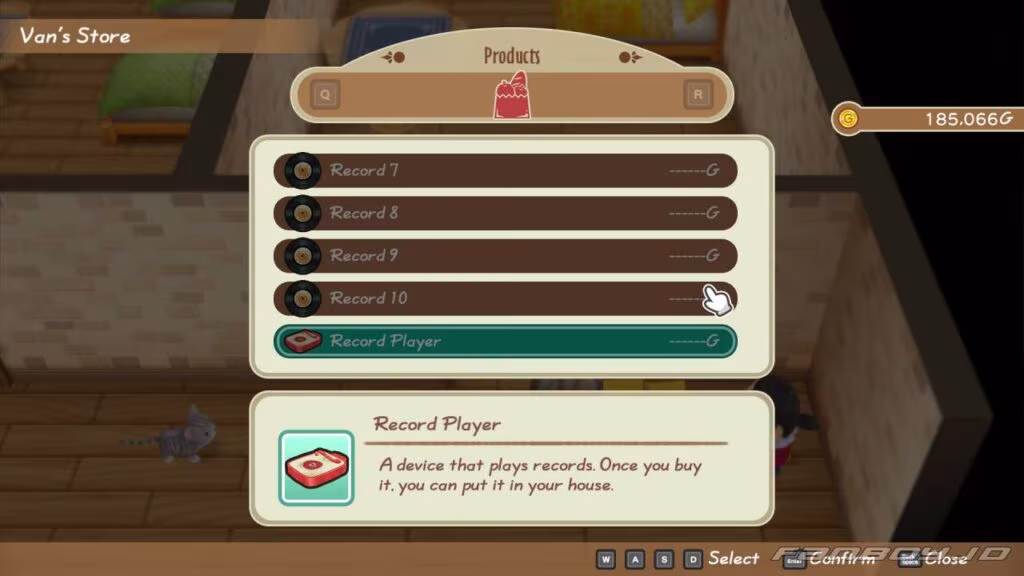Buy the Record Player item

(505, 341)
